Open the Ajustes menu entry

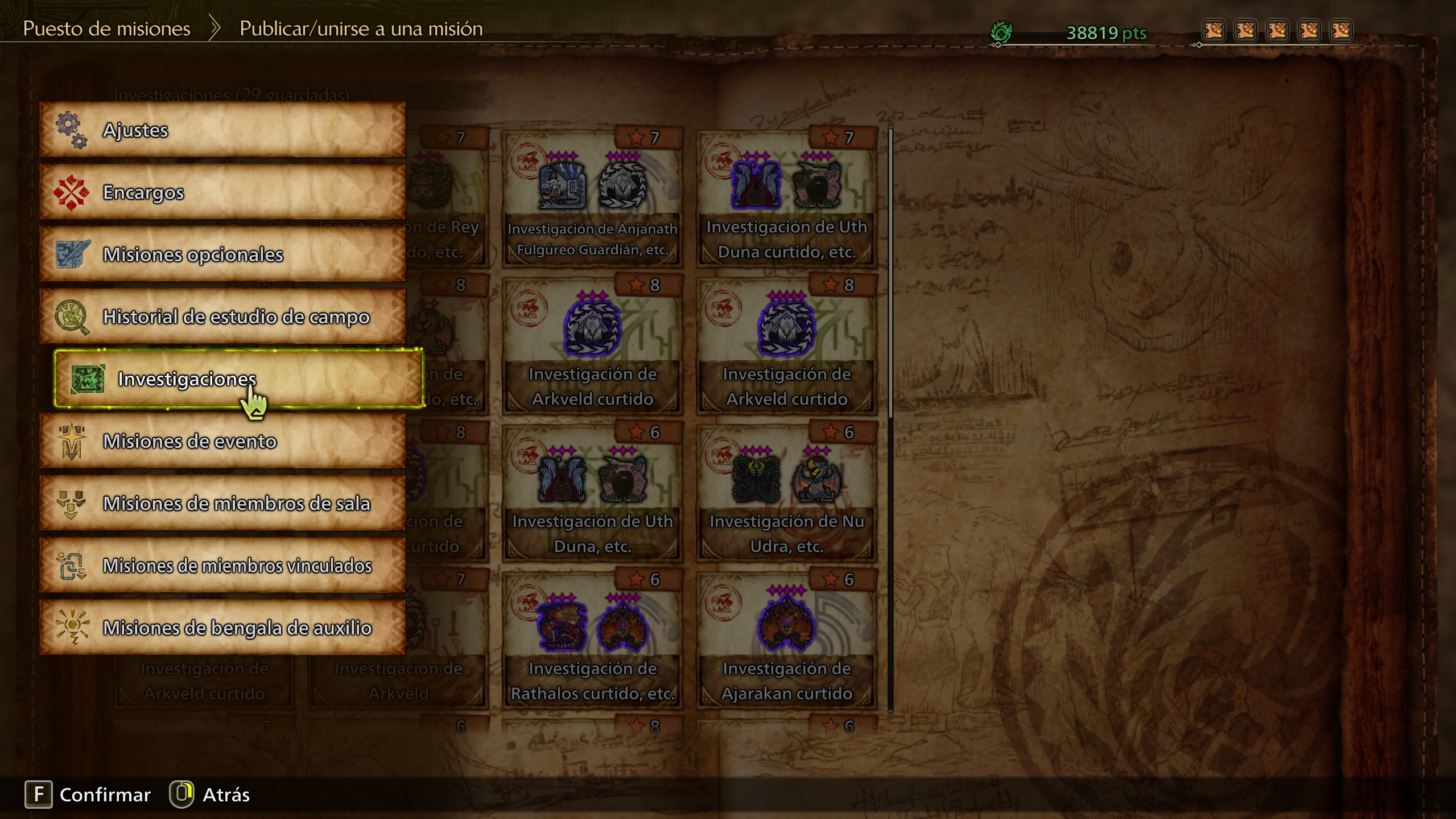pos(222,130)
